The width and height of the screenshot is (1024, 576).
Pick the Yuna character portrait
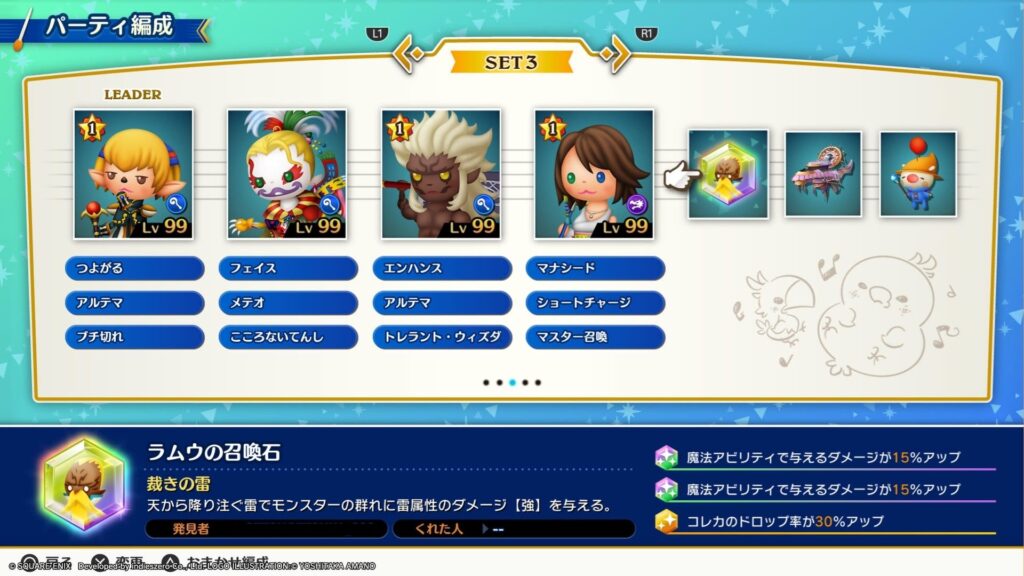594,174
